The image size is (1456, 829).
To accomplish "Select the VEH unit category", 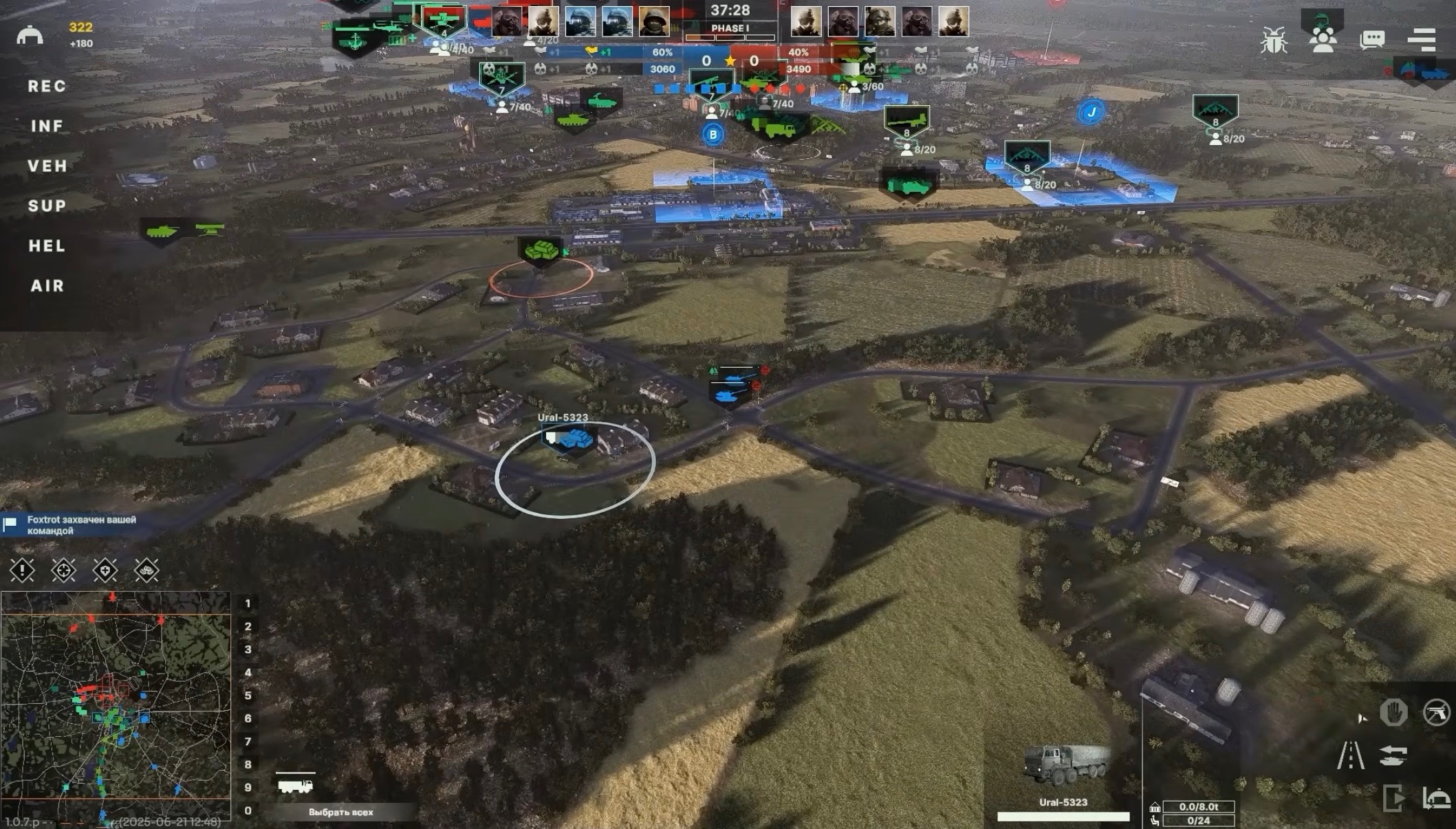I will pos(47,166).
